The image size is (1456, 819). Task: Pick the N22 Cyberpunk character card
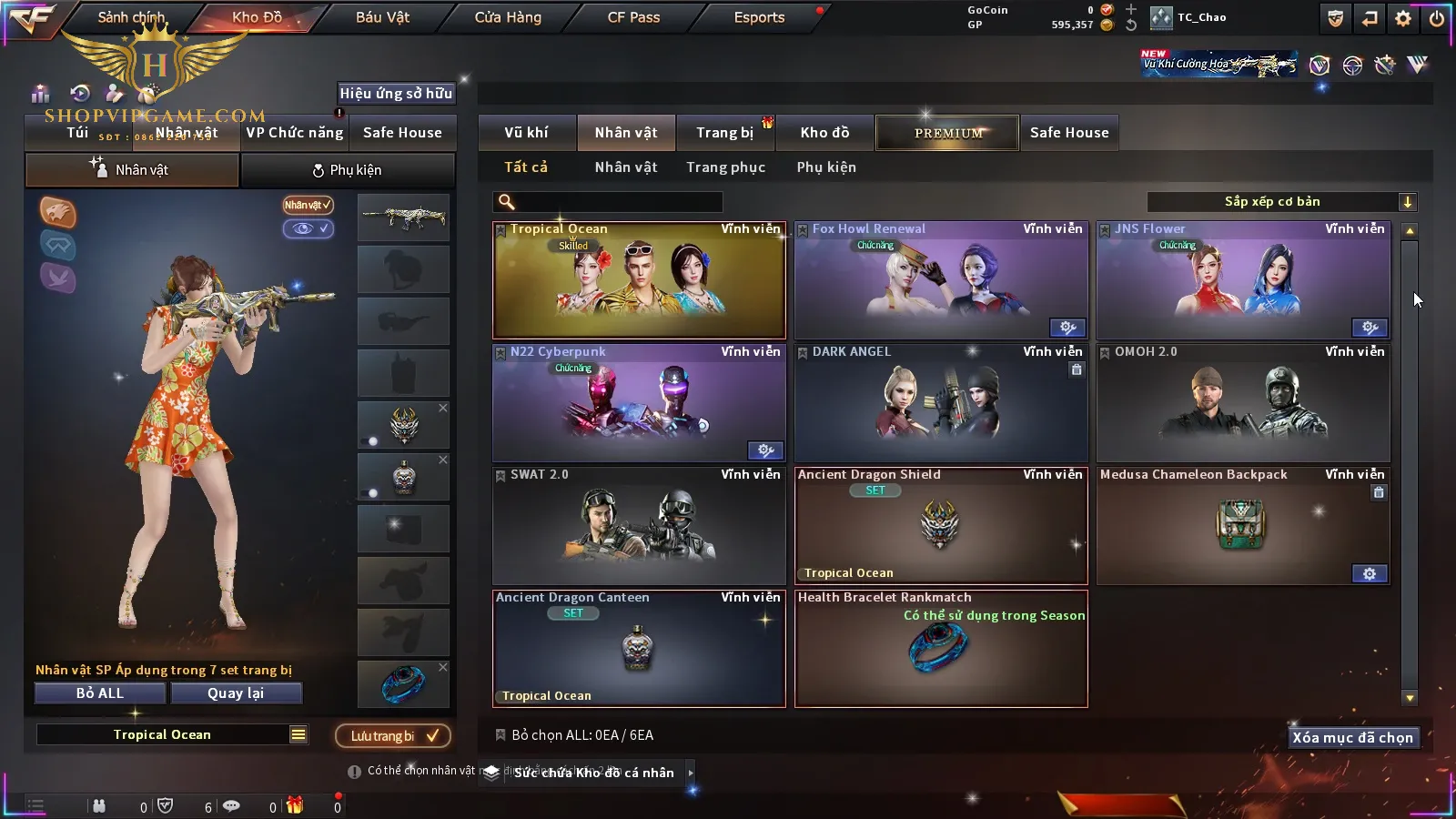[x=639, y=403]
